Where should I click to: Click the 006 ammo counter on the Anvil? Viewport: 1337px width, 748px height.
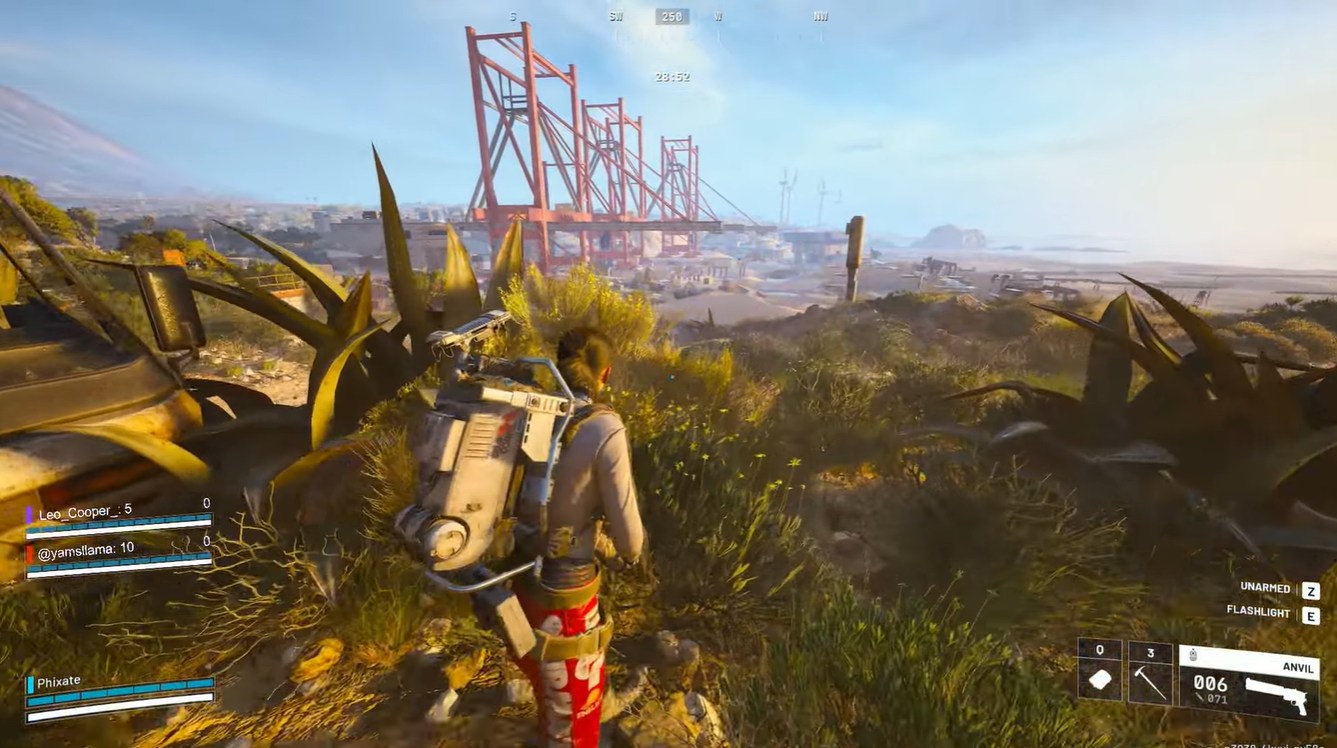[1210, 685]
